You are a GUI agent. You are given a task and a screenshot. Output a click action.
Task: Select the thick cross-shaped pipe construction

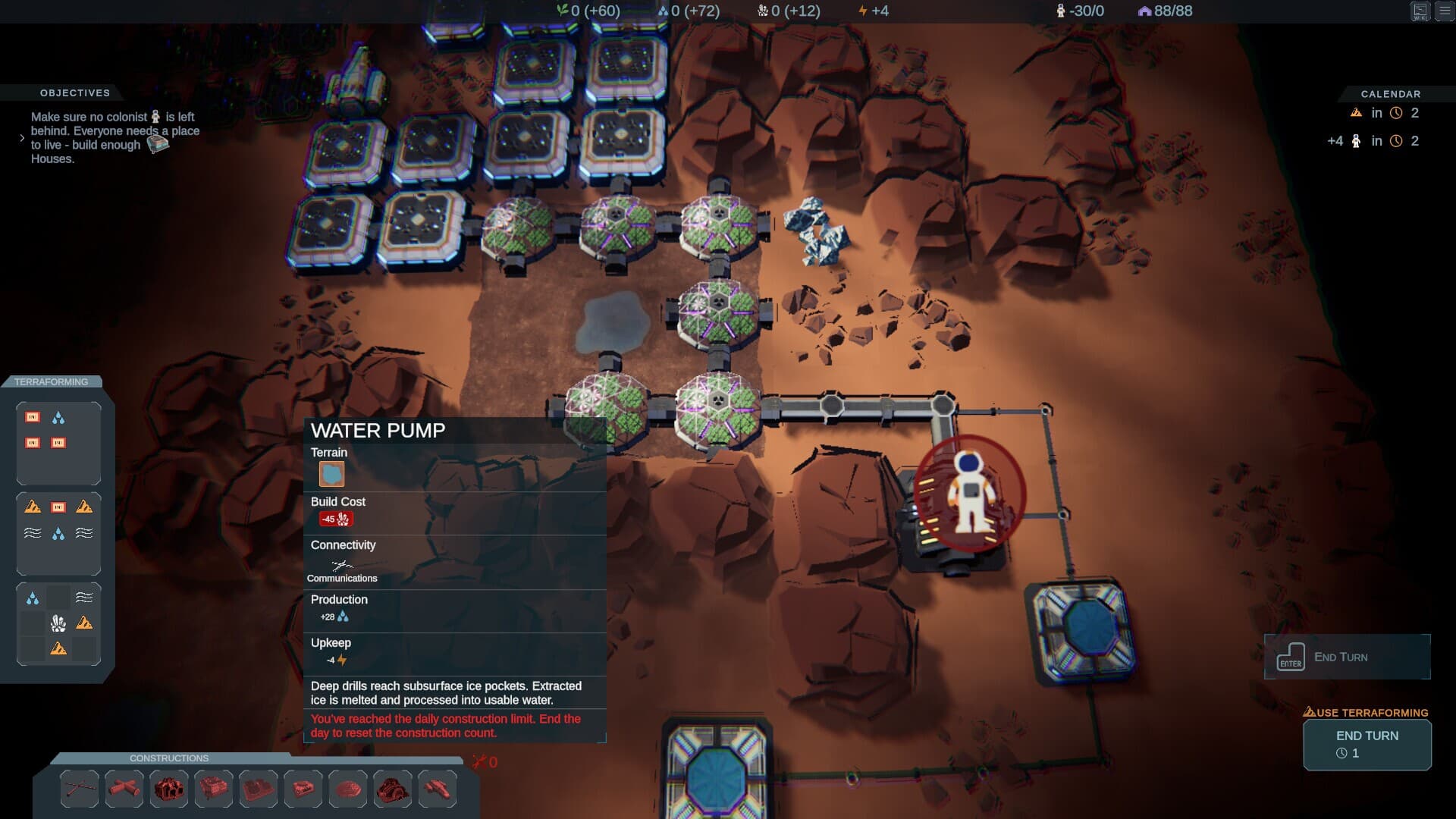(x=124, y=789)
